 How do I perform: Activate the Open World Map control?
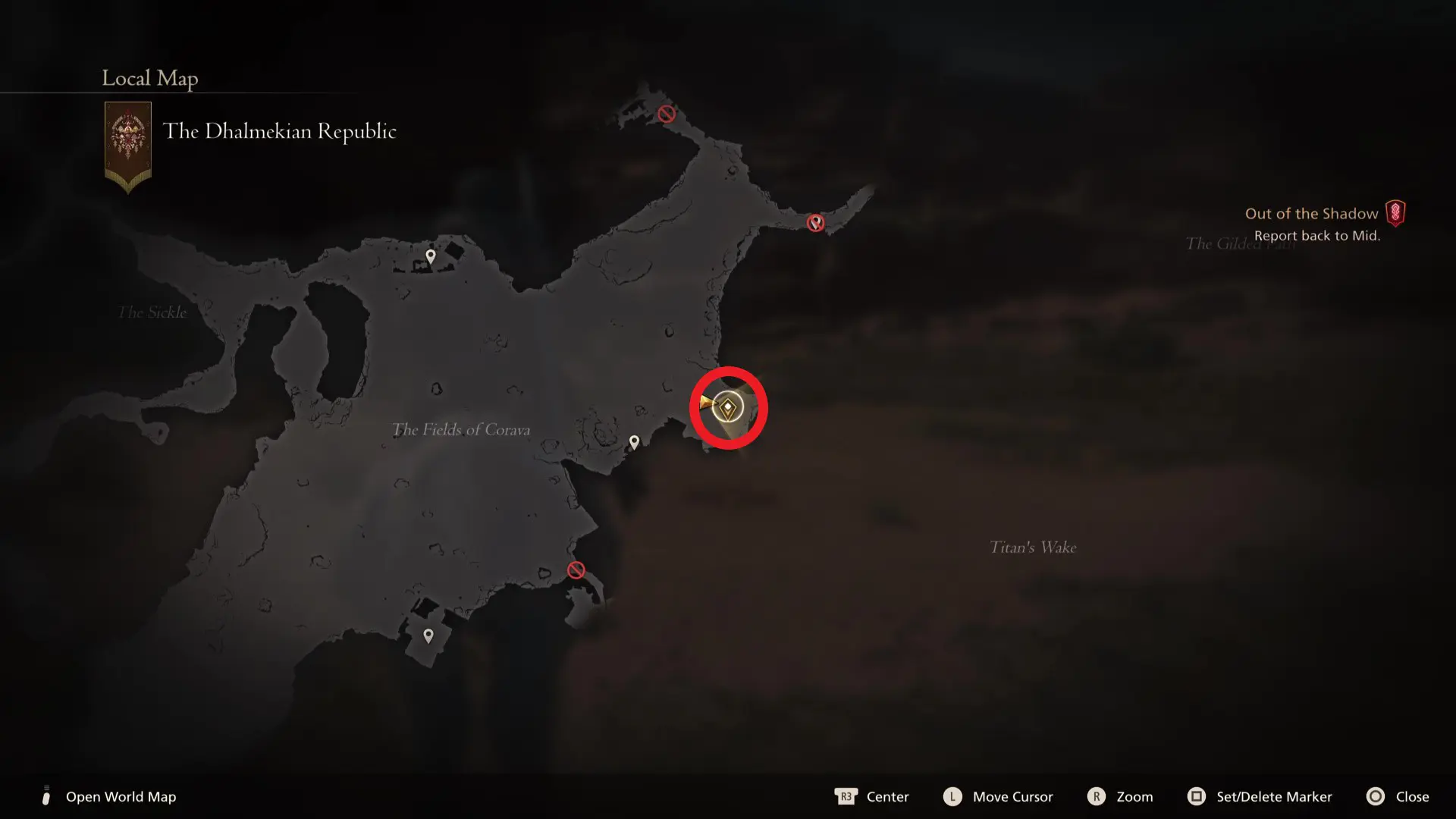121,797
